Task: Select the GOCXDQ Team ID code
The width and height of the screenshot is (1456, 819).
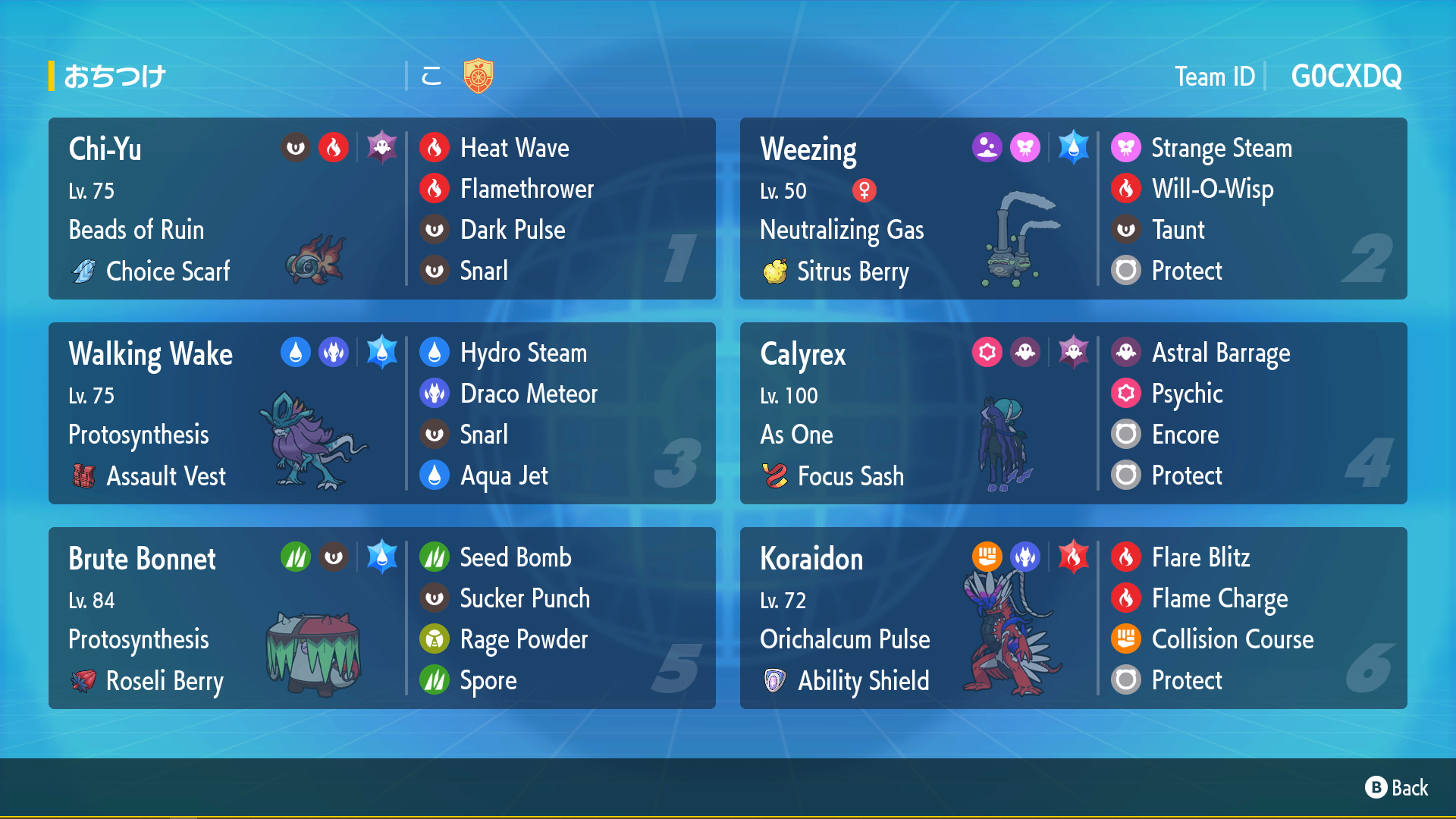Action: [1346, 76]
